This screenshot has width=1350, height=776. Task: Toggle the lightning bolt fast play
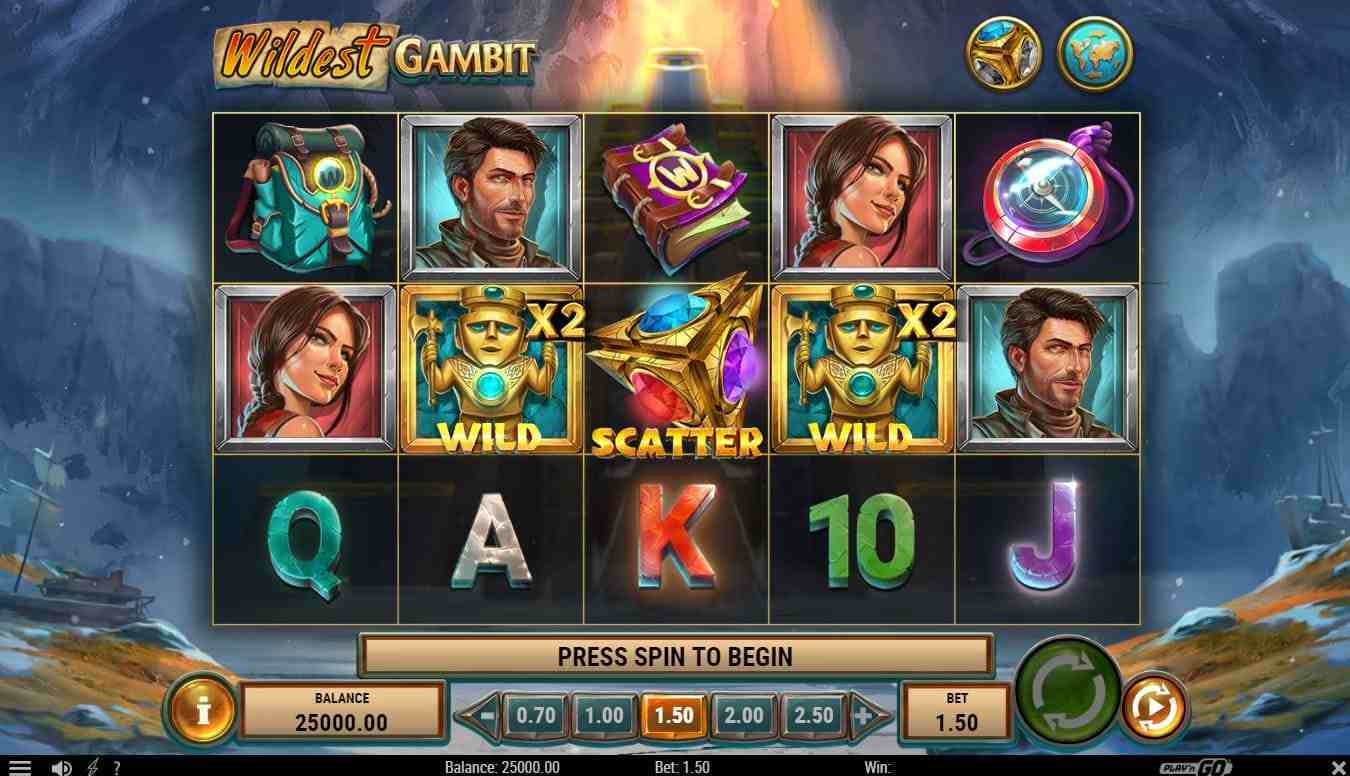(x=93, y=767)
